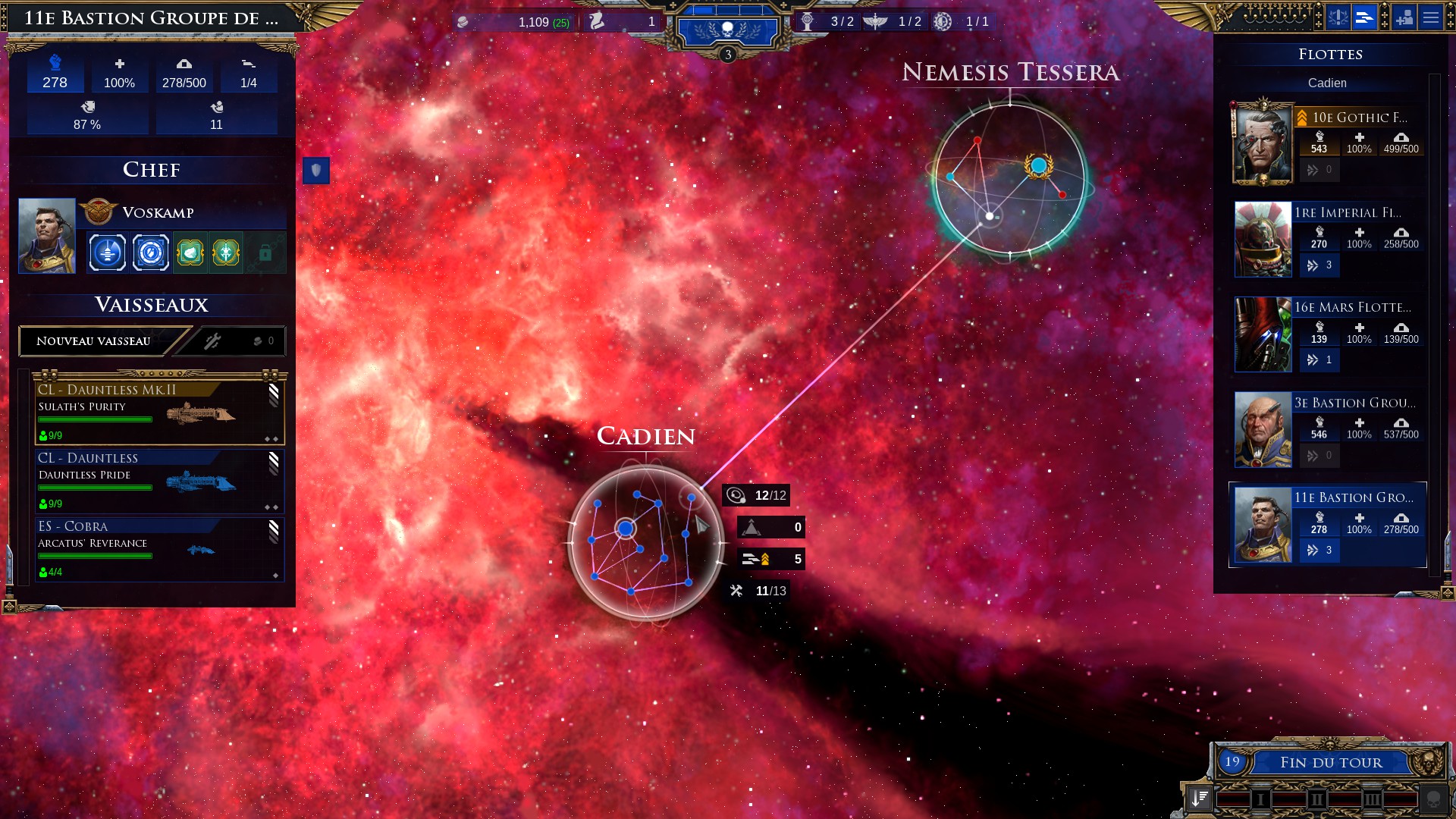Open the hamburger main menu icon
Viewport: 1456px width, 819px height.
(1431, 17)
